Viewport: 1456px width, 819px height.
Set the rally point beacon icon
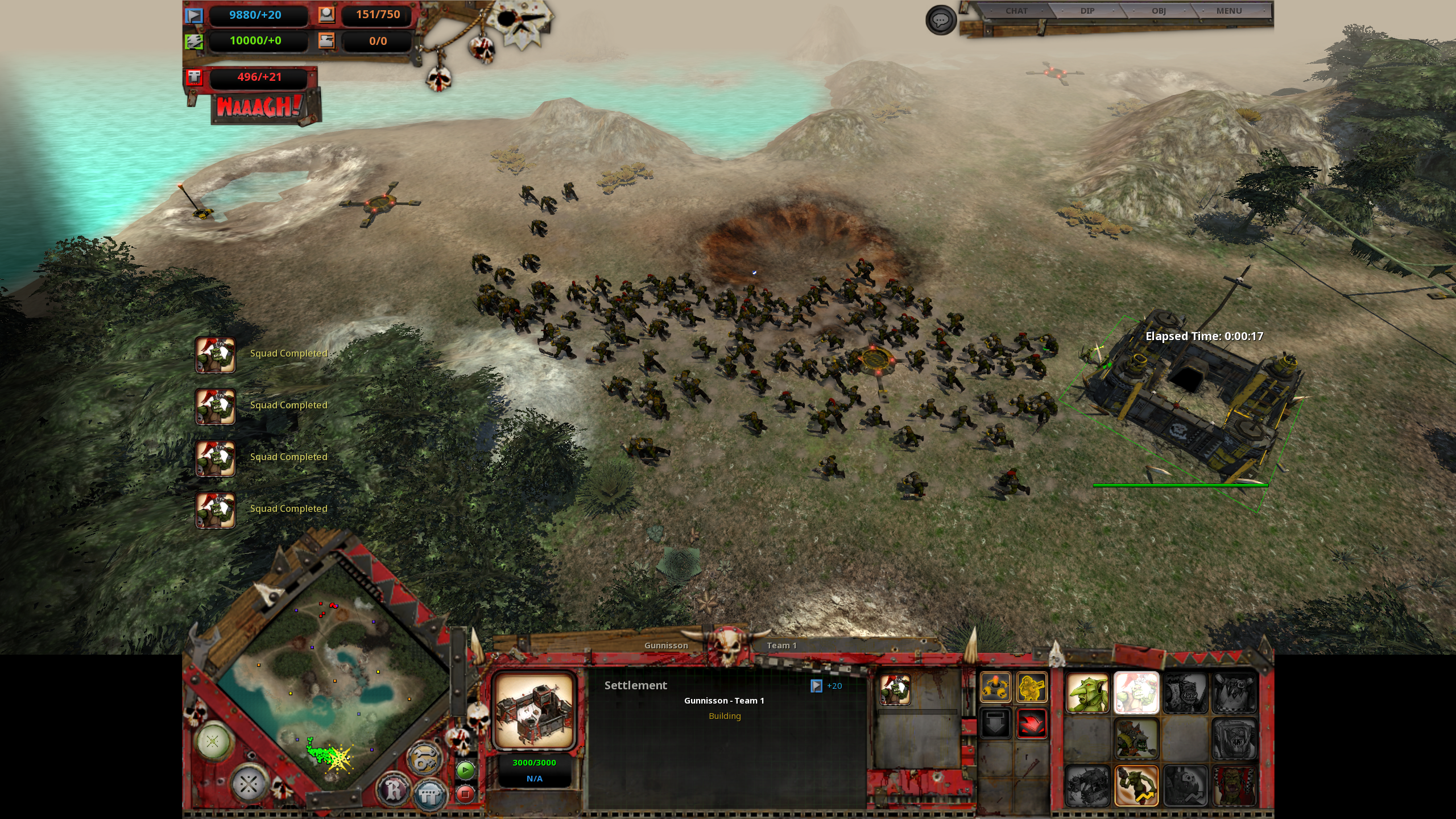click(995, 687)
